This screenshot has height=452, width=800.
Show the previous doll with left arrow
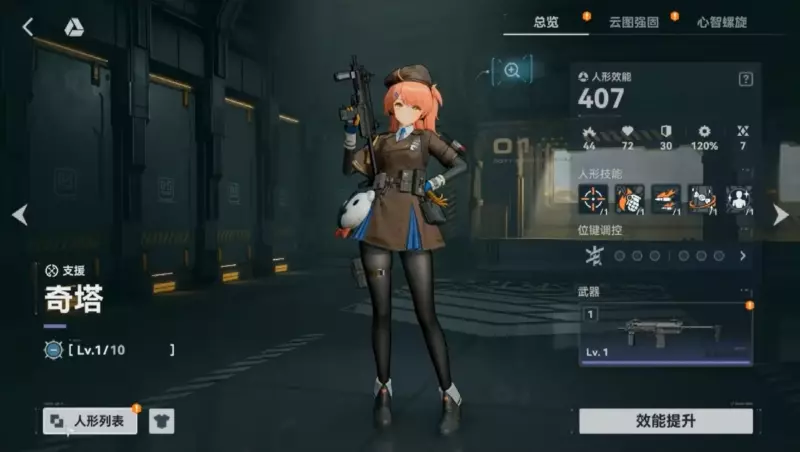tap(19, 214)
